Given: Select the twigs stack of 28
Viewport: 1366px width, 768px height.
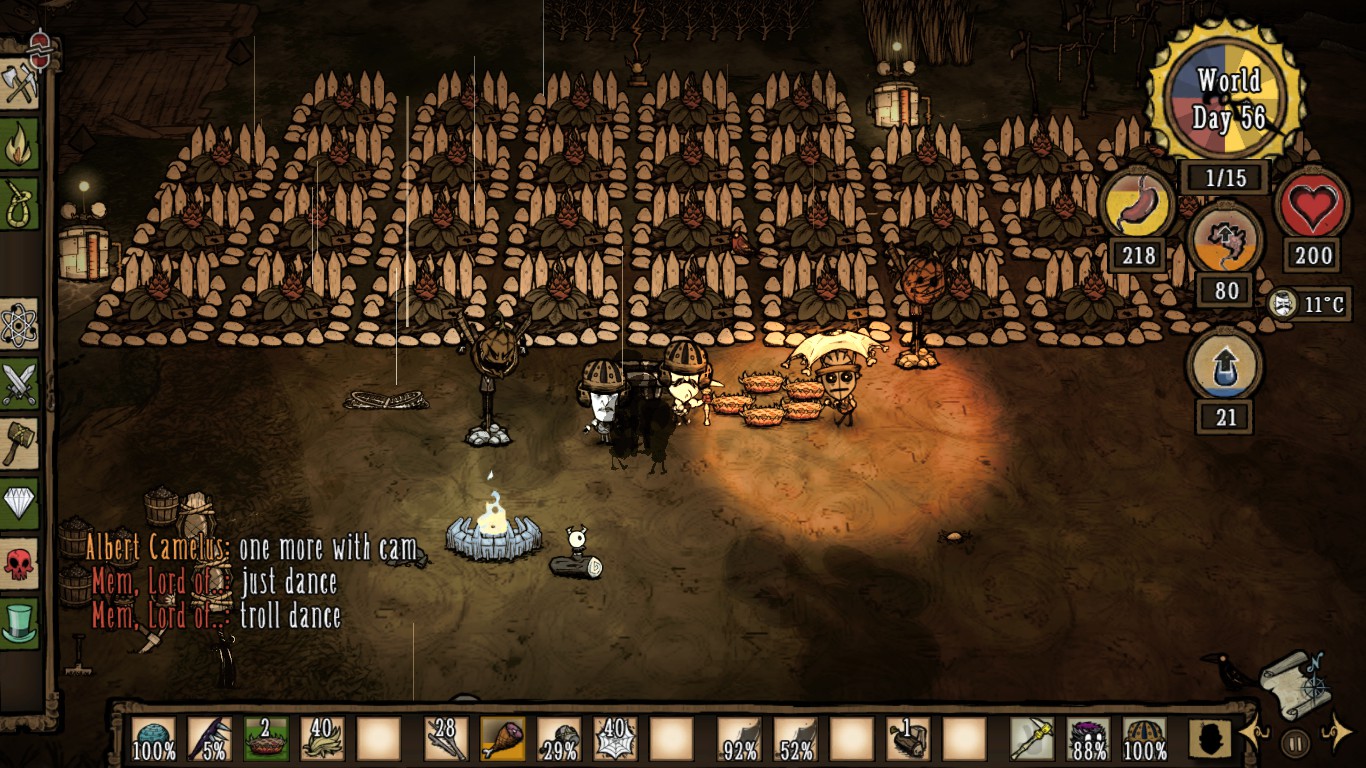Looking at the screenshot, I should 446,739.
